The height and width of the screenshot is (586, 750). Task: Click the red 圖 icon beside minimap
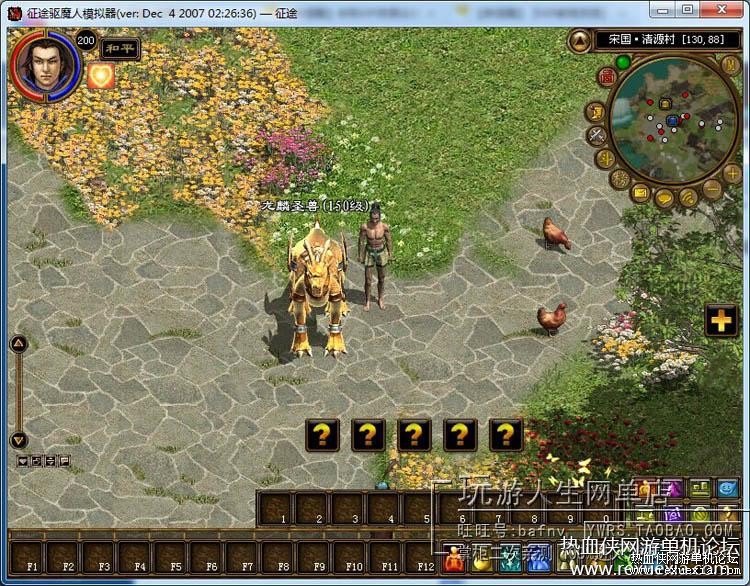pos(606,77)
